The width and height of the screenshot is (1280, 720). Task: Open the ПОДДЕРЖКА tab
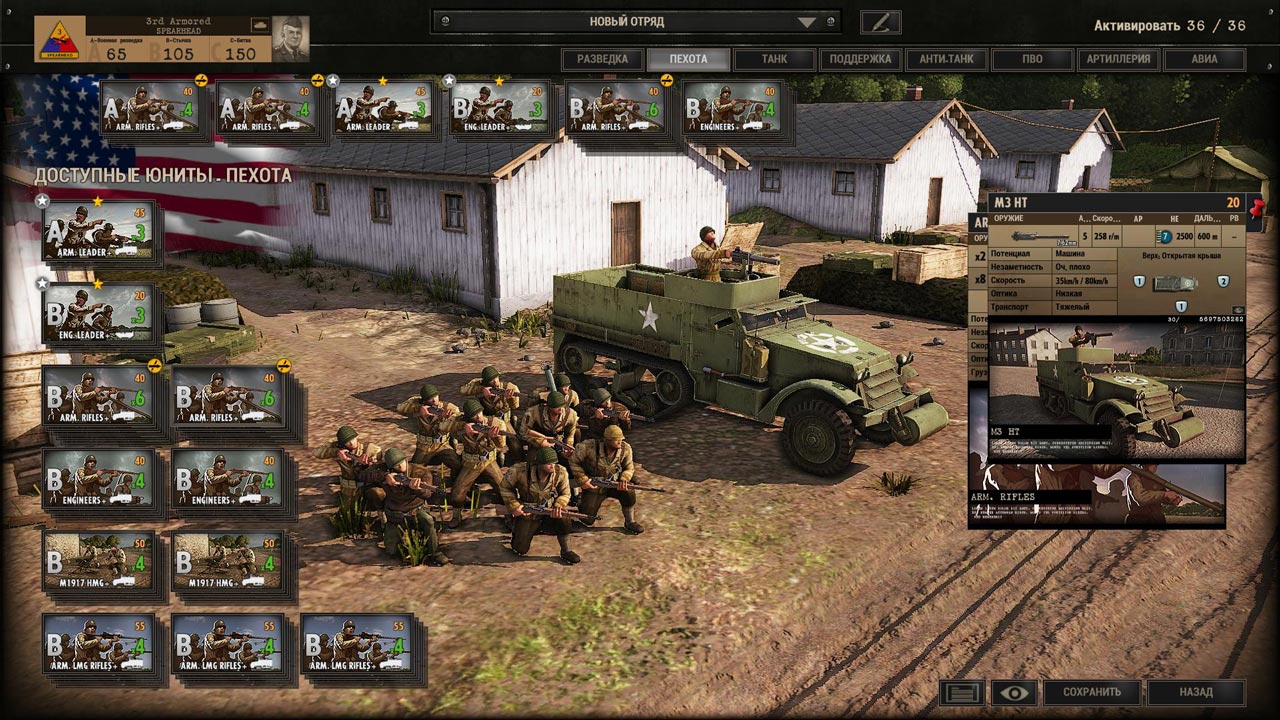pyautogui.click(x=860, y=59)
